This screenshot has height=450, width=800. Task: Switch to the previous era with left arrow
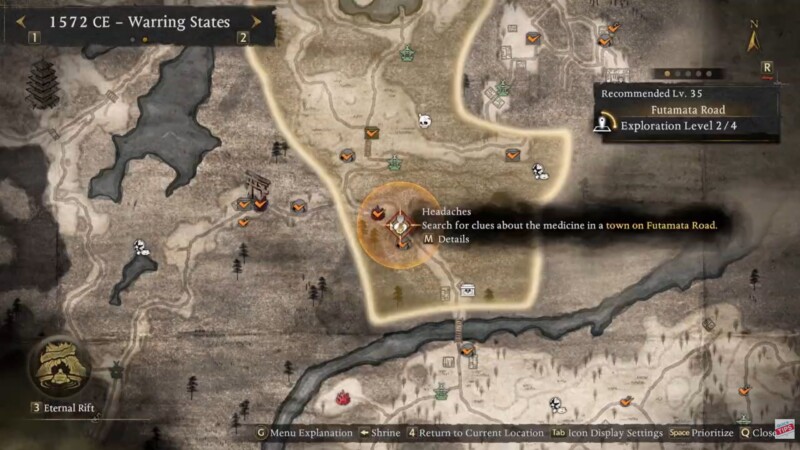pyautogui.click(x=19, y=20)
